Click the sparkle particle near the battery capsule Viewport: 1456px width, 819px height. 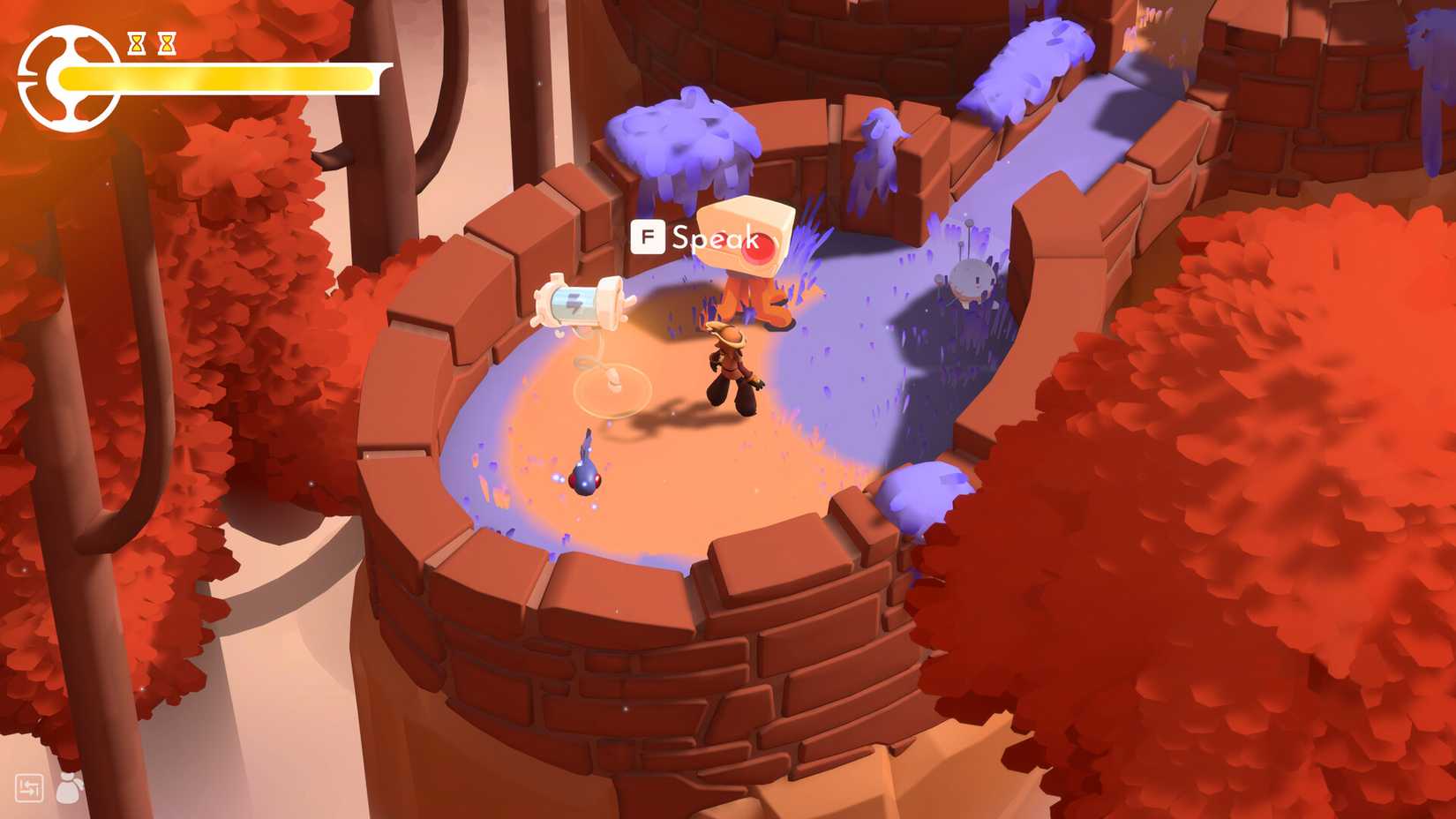pos(559,334)
